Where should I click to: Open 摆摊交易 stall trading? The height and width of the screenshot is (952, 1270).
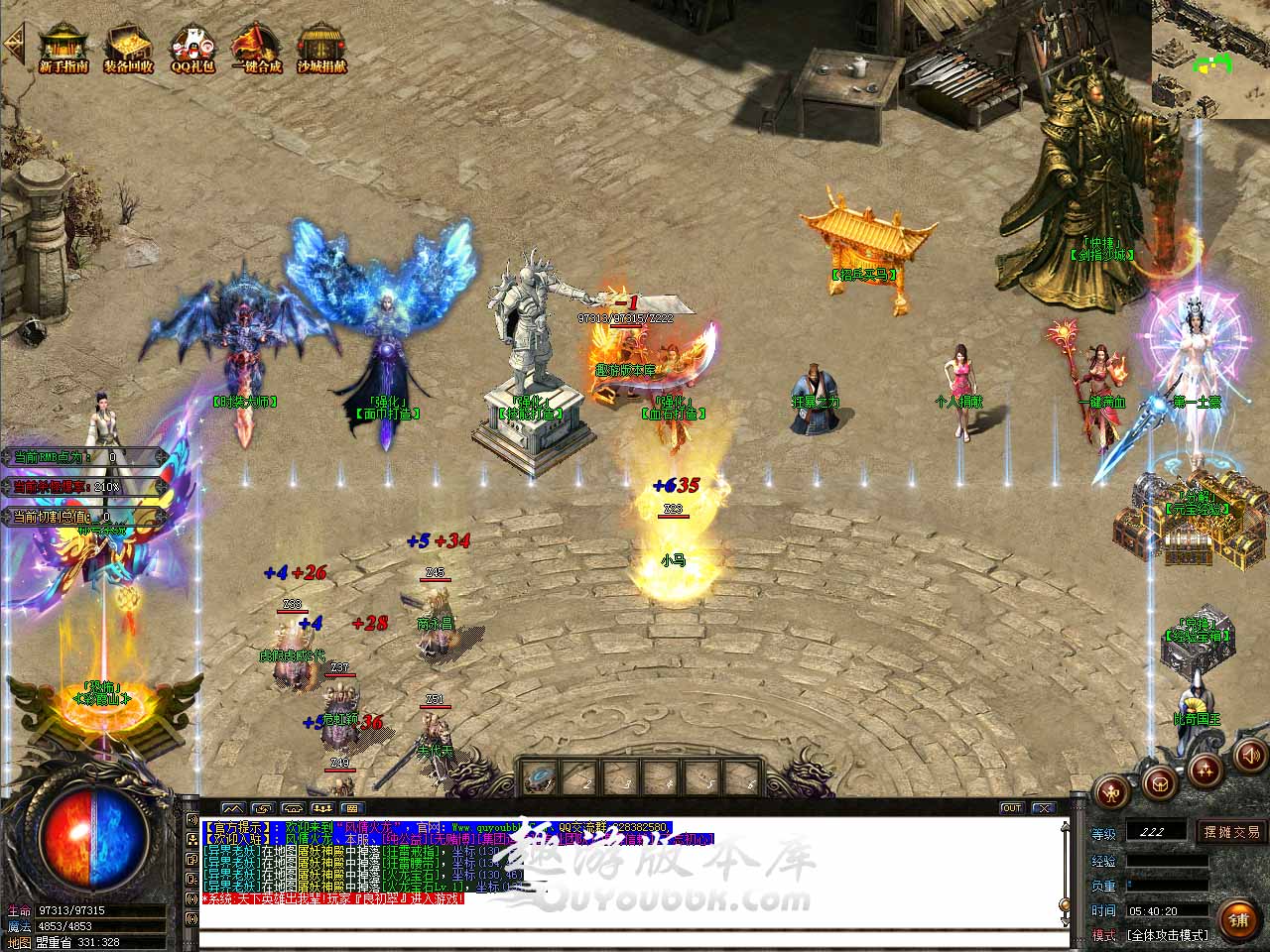click(1232, 832)
